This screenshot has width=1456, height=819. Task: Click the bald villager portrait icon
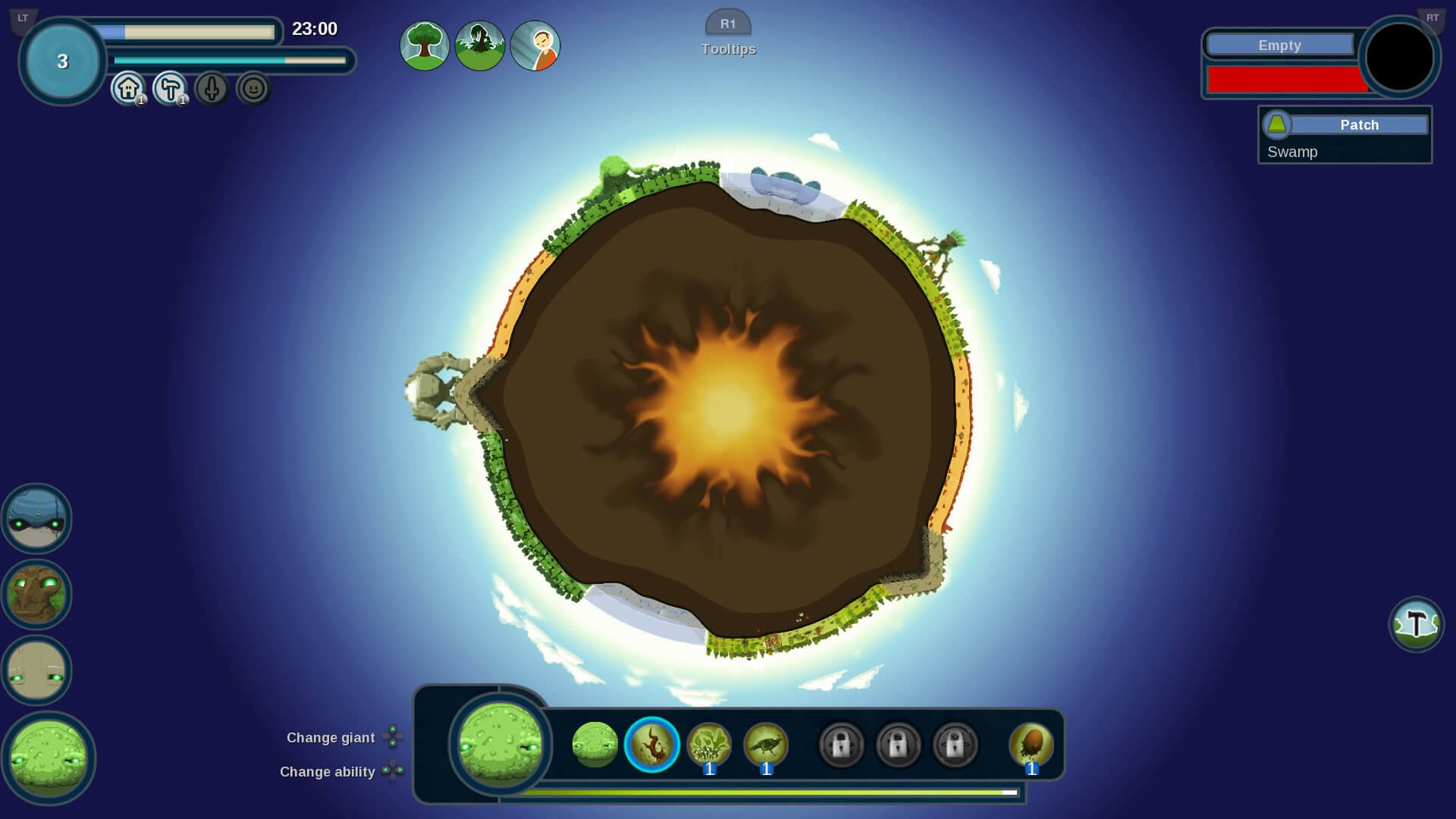(535, 45)
